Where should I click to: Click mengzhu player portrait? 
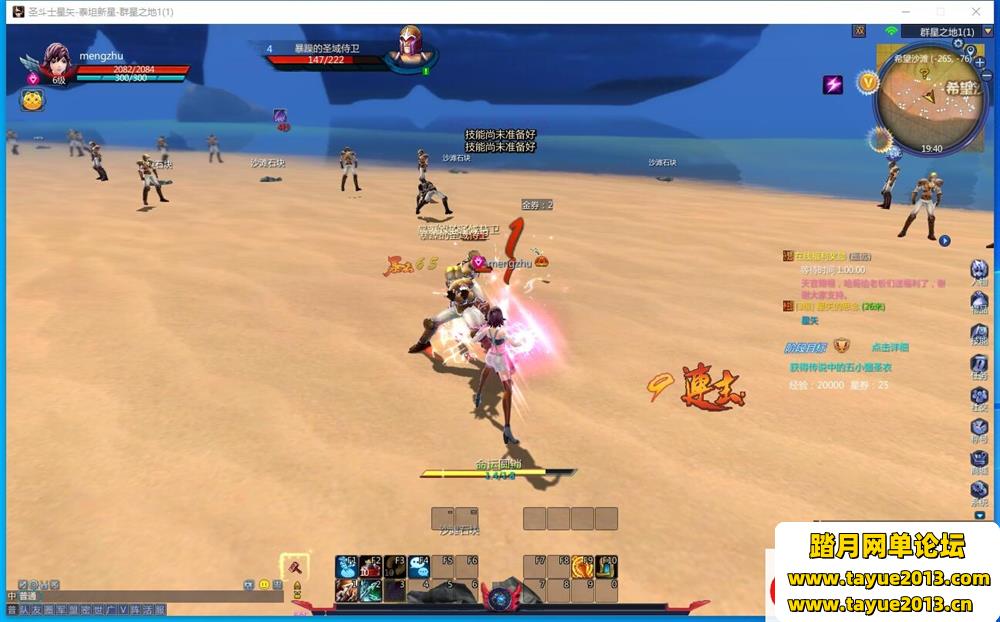[56, 62]
